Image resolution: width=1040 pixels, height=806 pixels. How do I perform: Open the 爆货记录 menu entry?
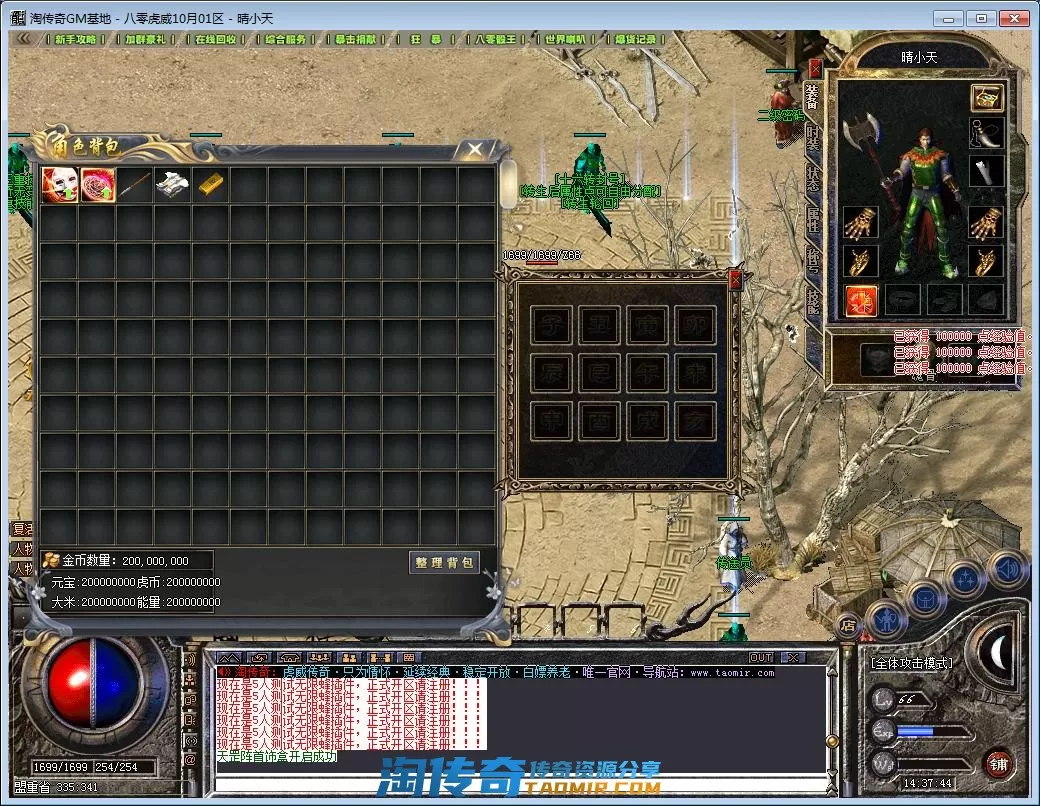pos(635,39)
